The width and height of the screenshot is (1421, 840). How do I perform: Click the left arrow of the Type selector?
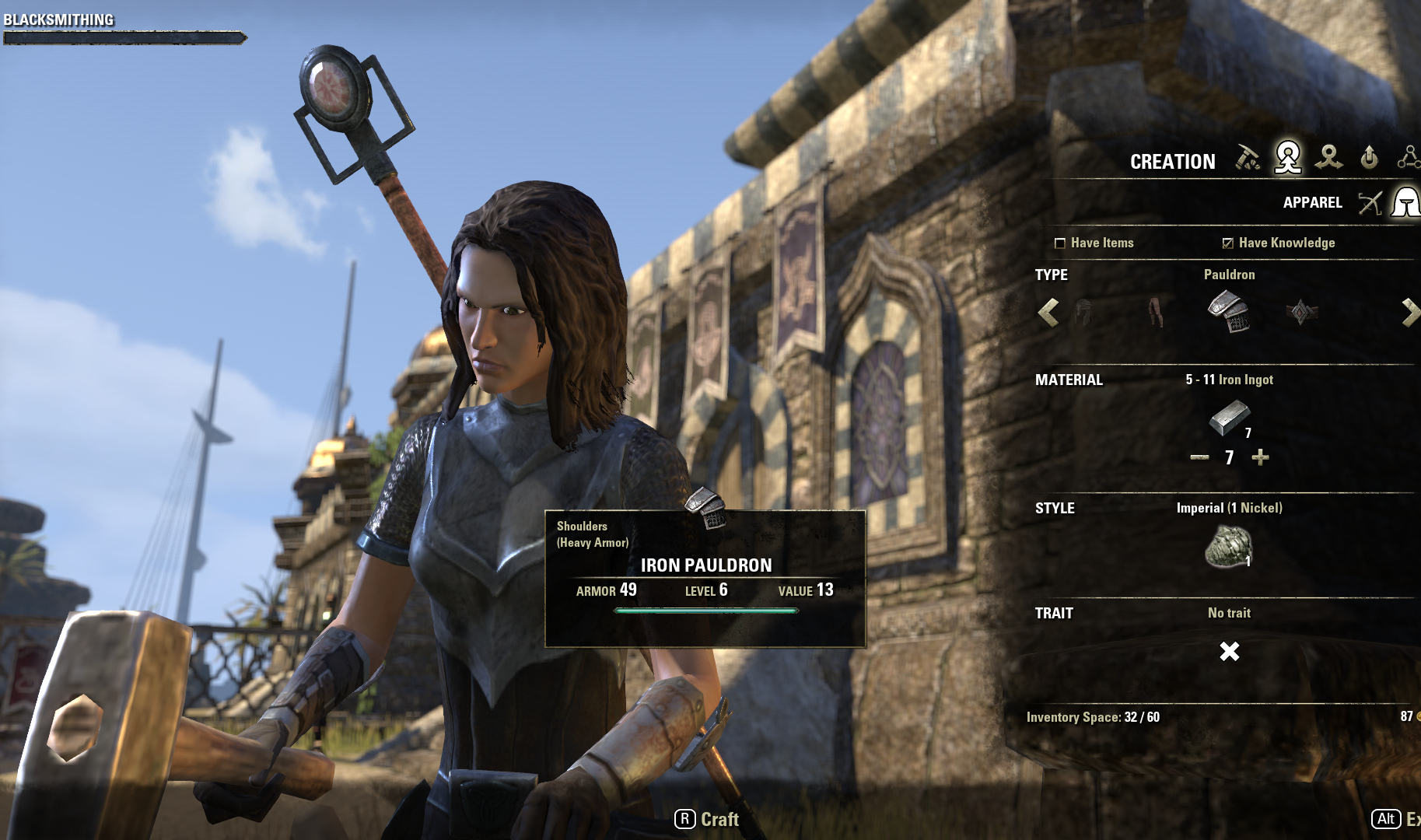1048,313
